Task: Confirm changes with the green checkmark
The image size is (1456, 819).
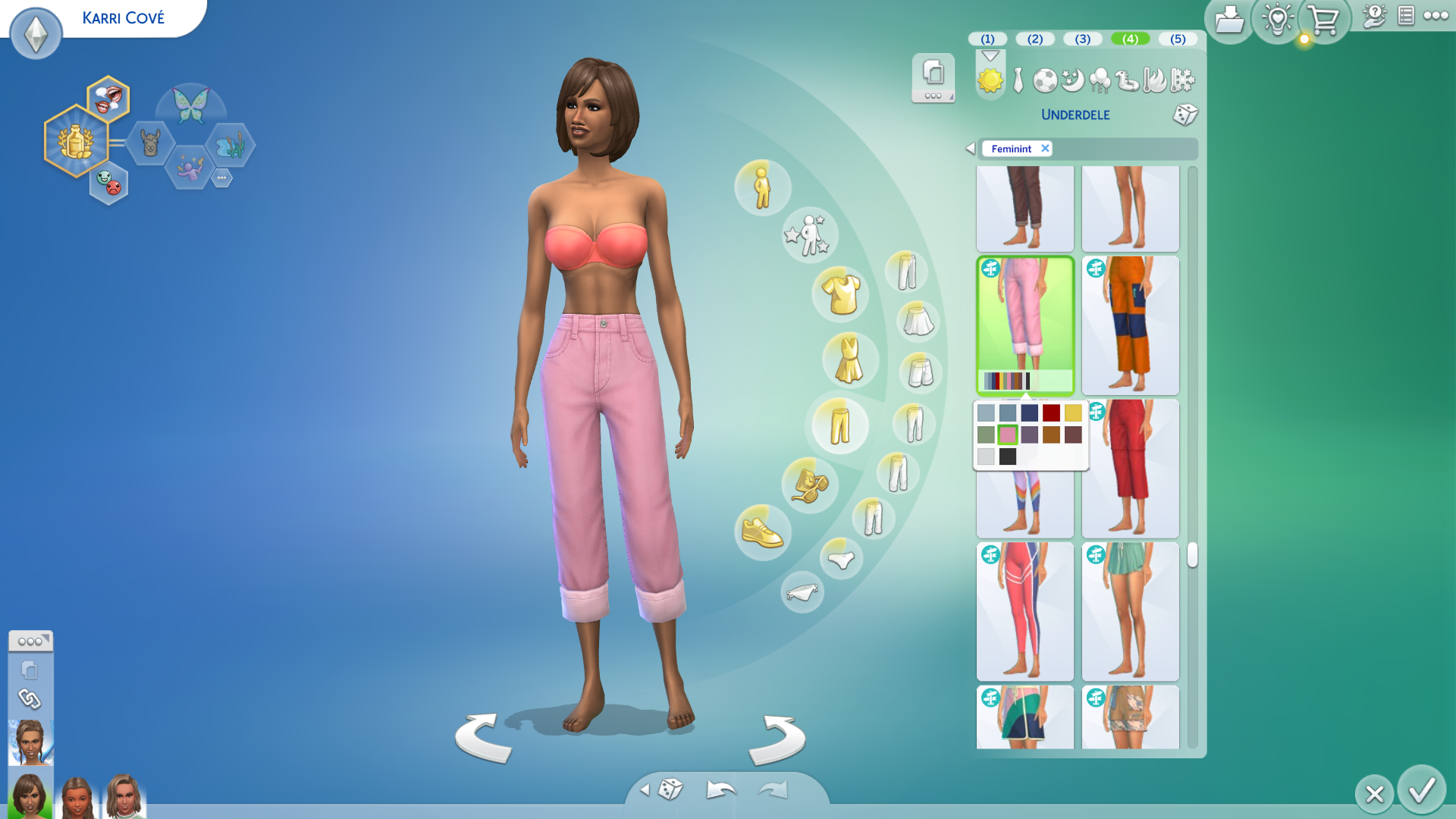Action: tap(1421, 791)
